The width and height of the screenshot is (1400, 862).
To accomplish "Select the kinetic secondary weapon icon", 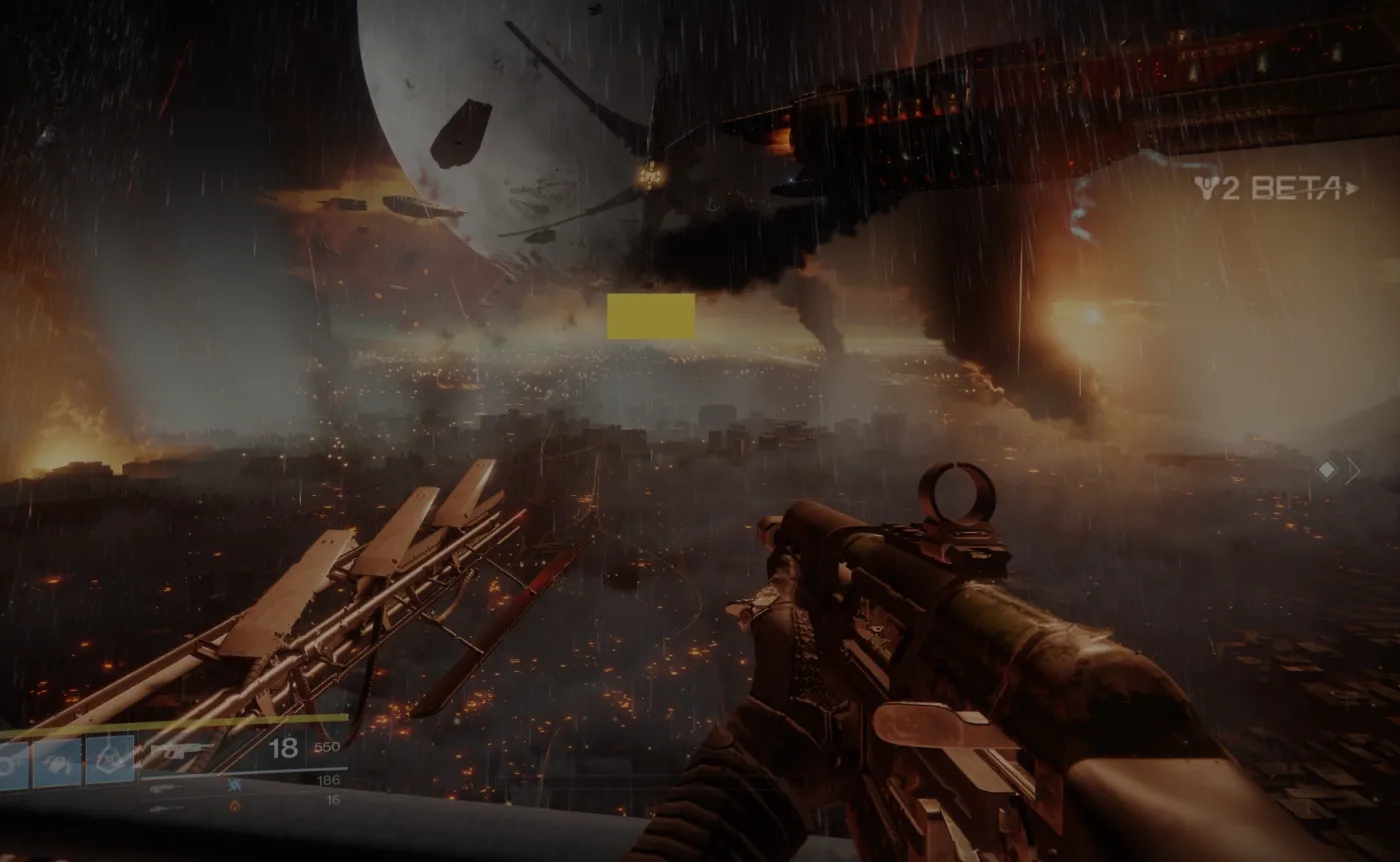I will click(x=167, y=788).
